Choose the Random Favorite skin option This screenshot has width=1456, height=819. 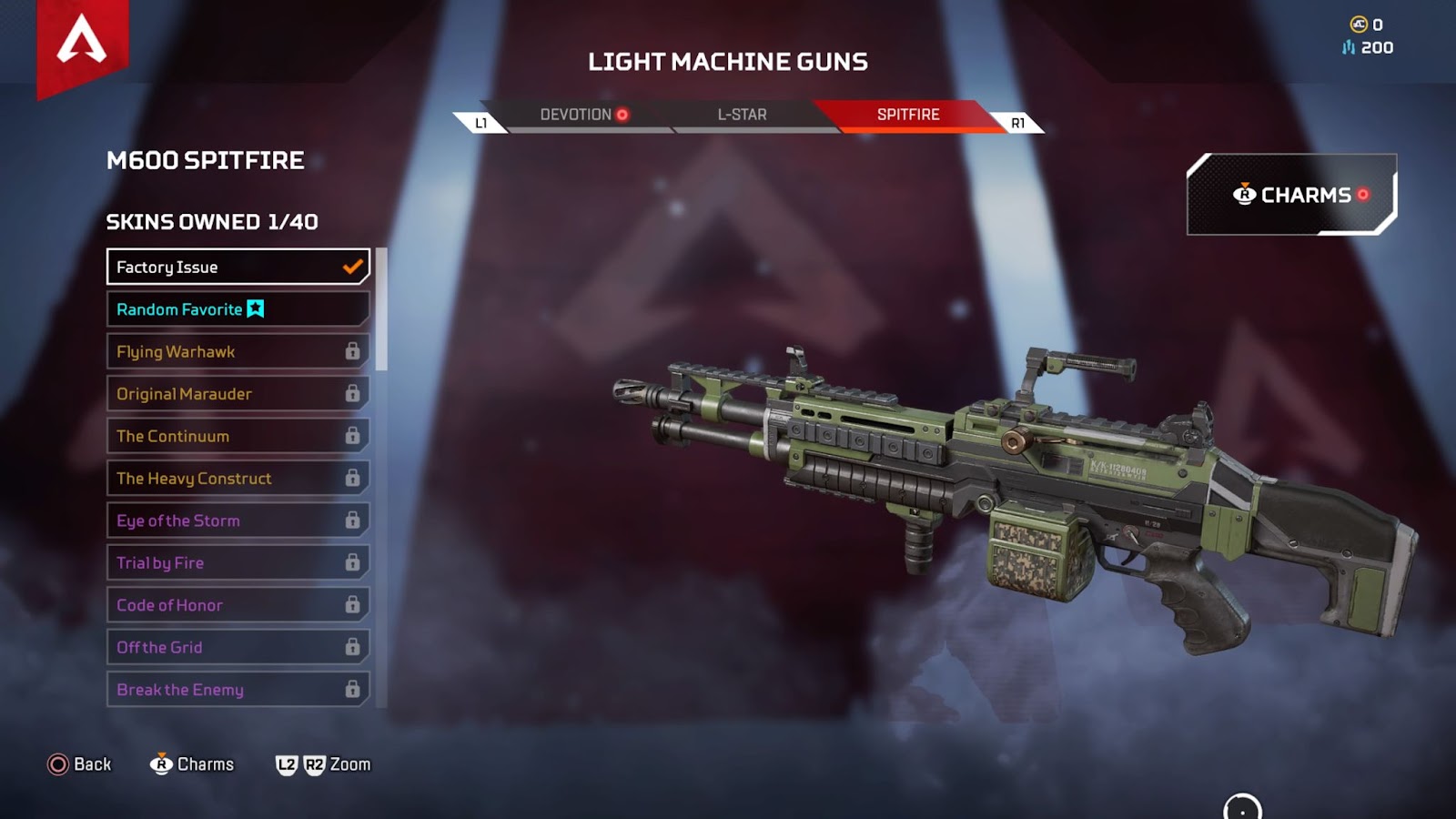(x=238, y=309)
